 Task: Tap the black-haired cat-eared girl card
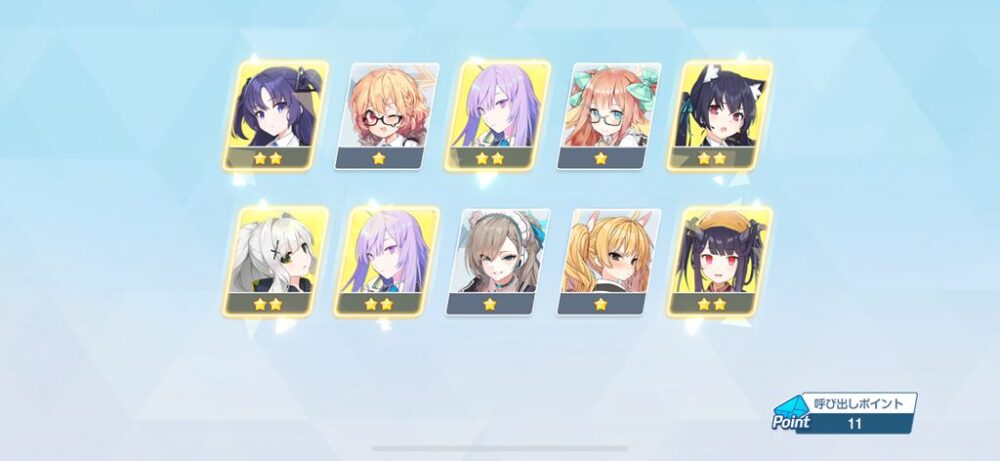[719, 114]
